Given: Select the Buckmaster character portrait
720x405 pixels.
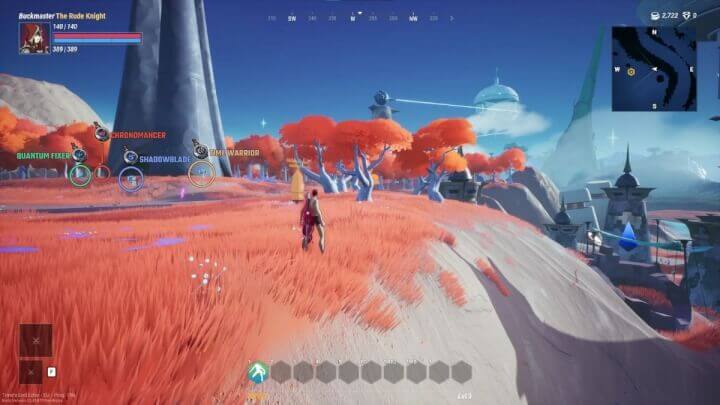Looking at the screenshot, I should pos(33,37).
